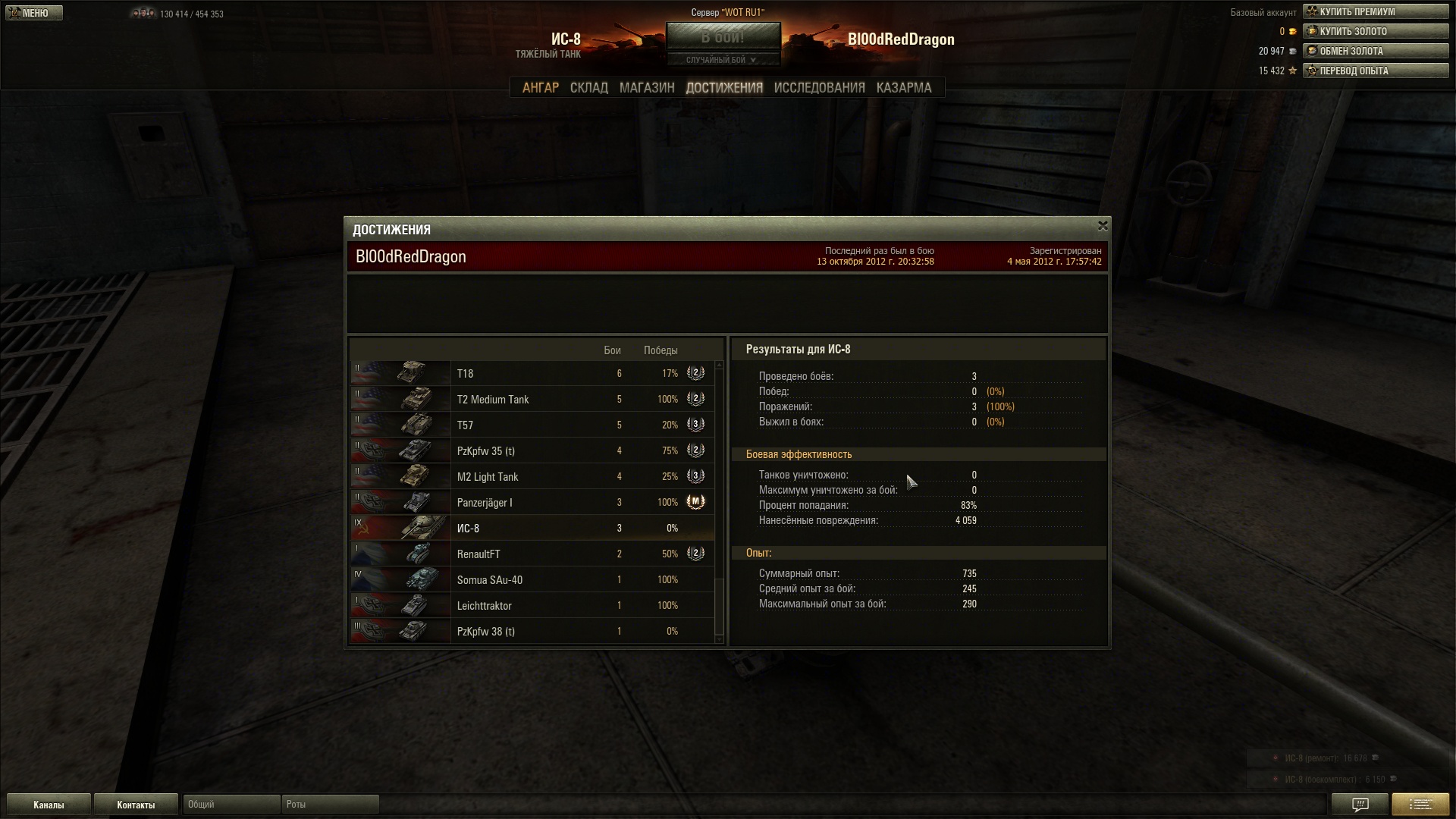Image resolution: width=1456 pixels, height=819 pixels.
Task: Open the ОБМЕН ЗОЛОТА exchange
Action: tap(1375, 52)
